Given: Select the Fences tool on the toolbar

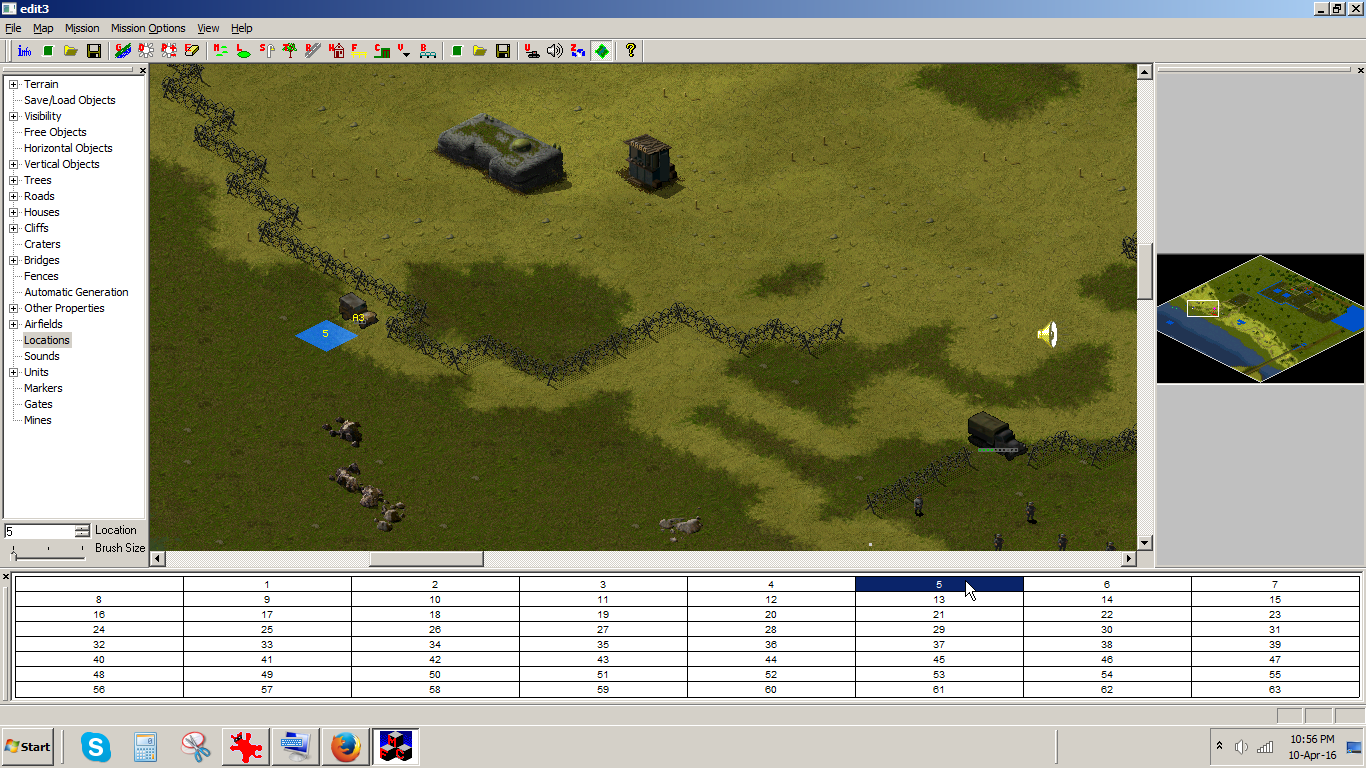Looking at the screenshot, I should tap(358, 51).
